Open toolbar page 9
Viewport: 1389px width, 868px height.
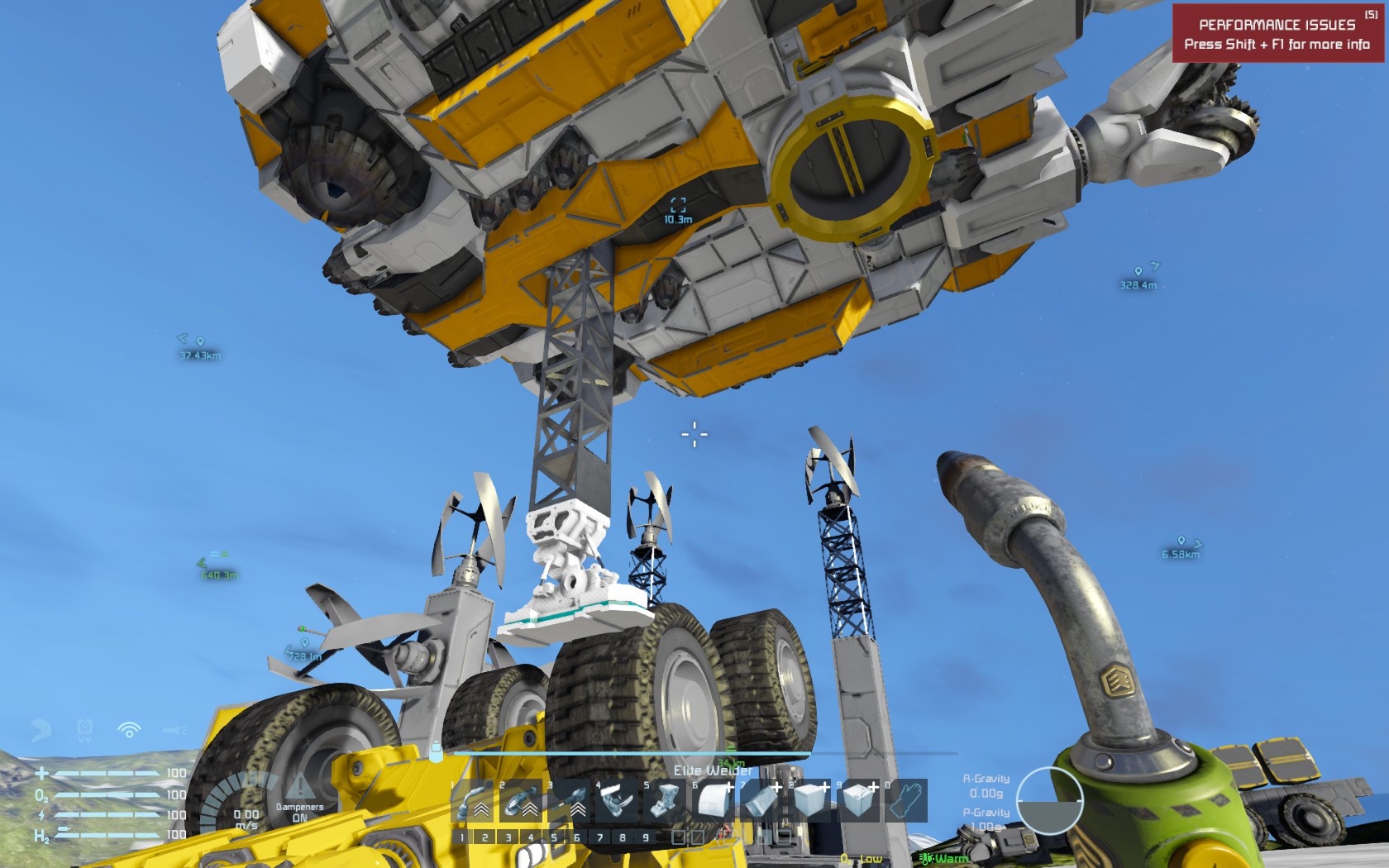[x=646, y=838]
